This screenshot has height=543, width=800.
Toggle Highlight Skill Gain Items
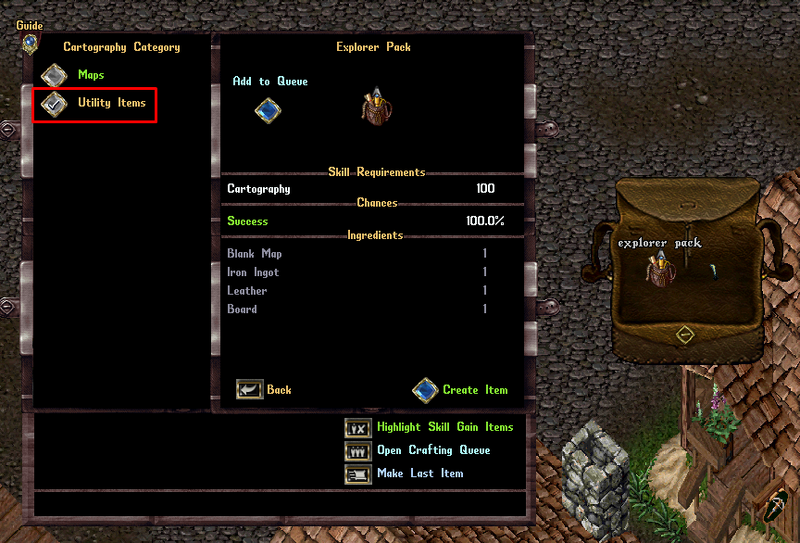pyautogui.click(x=357, y=428)
